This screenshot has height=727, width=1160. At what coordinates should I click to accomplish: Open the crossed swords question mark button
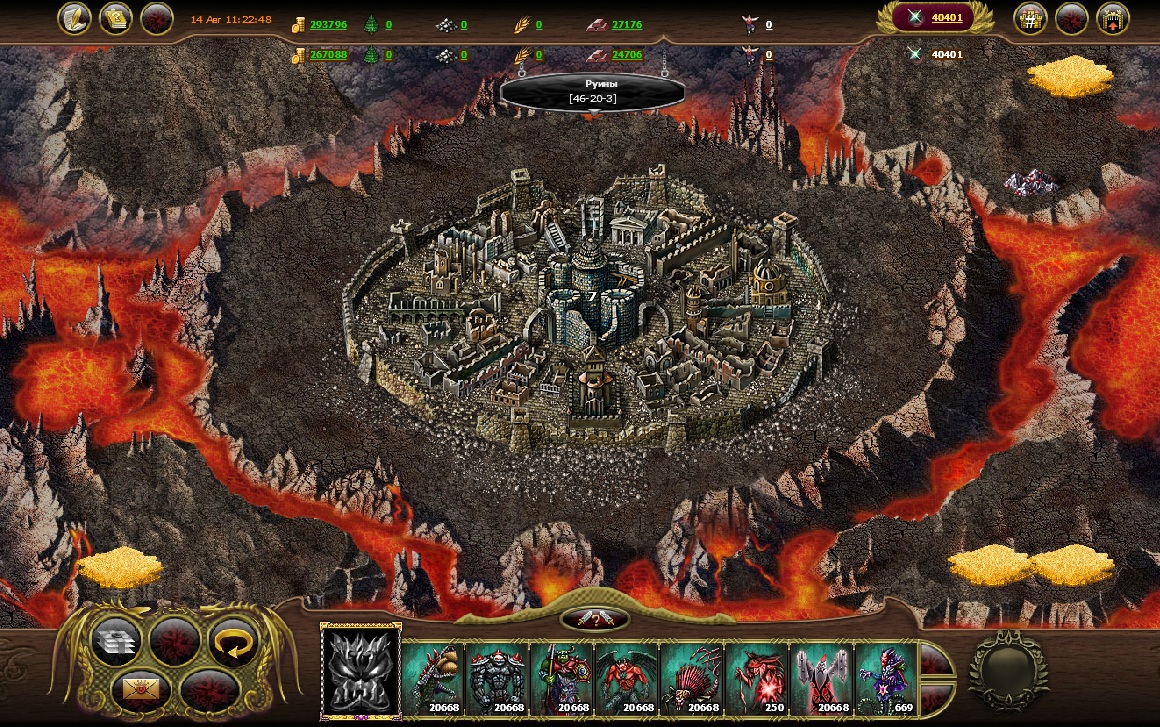pyautogui.click(x=595, y=620)
